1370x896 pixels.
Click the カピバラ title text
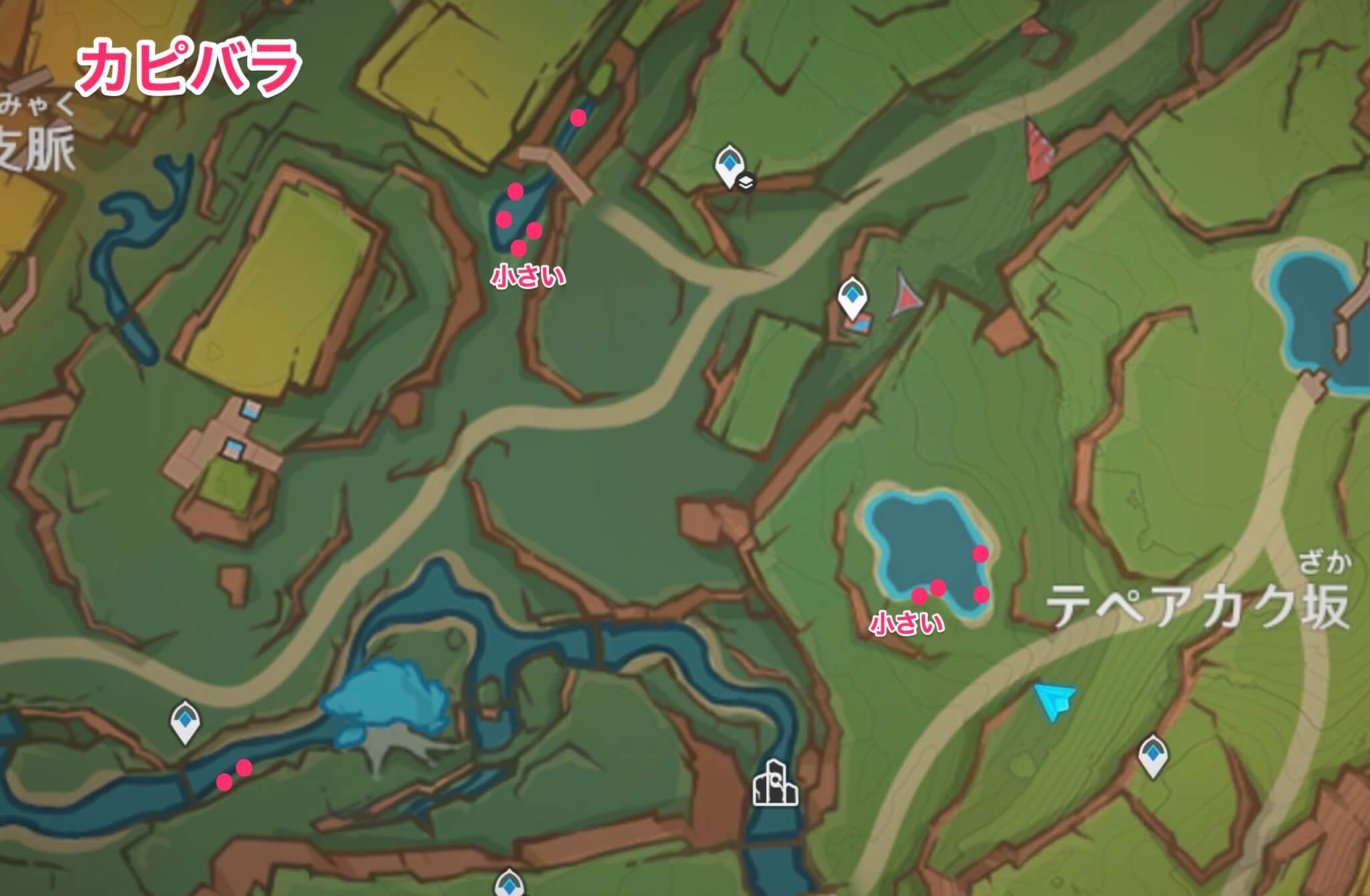[x=189, y=64]
